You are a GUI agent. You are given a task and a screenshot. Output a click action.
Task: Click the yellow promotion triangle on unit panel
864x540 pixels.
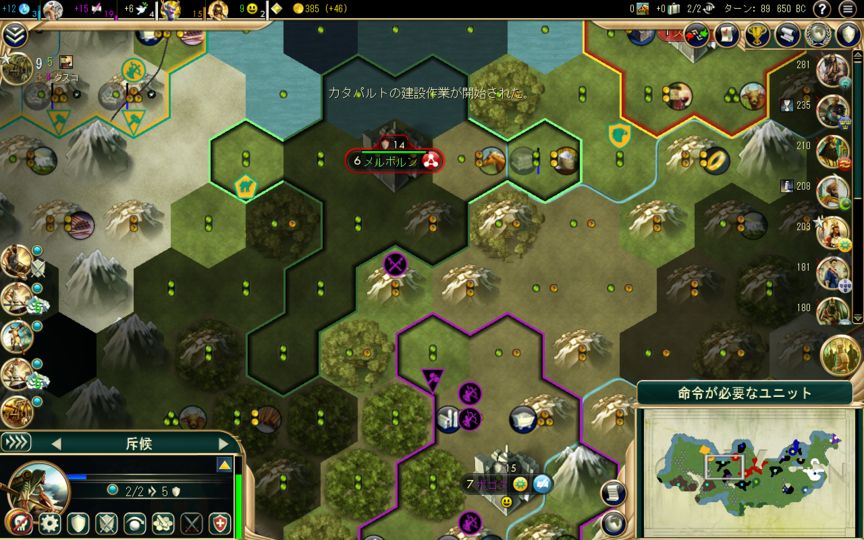tap(225, 465)
